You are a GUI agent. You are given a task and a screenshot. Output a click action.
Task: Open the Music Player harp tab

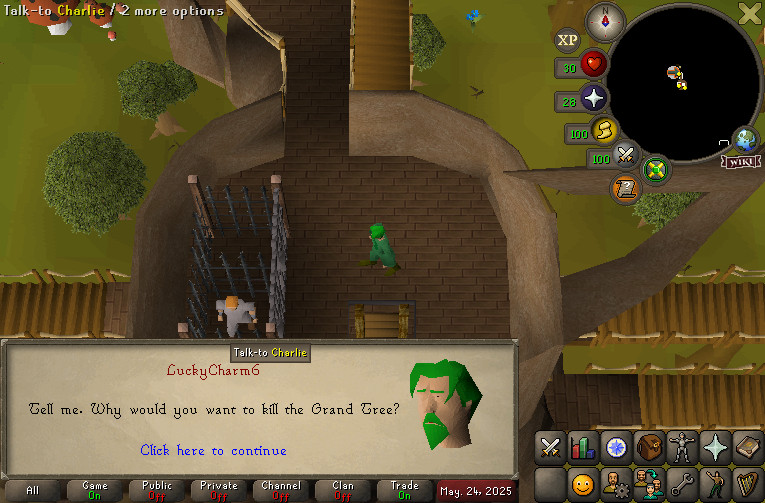tap(747, 485)
